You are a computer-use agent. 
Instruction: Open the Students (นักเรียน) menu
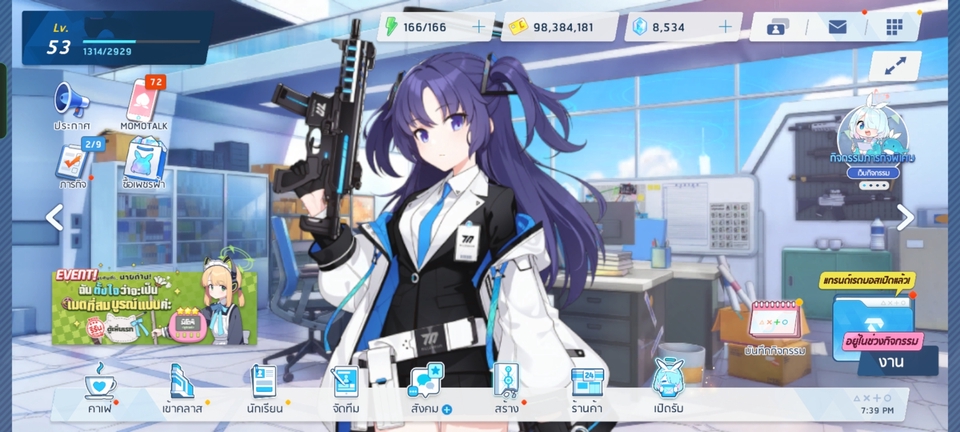[x=264, y=388]
